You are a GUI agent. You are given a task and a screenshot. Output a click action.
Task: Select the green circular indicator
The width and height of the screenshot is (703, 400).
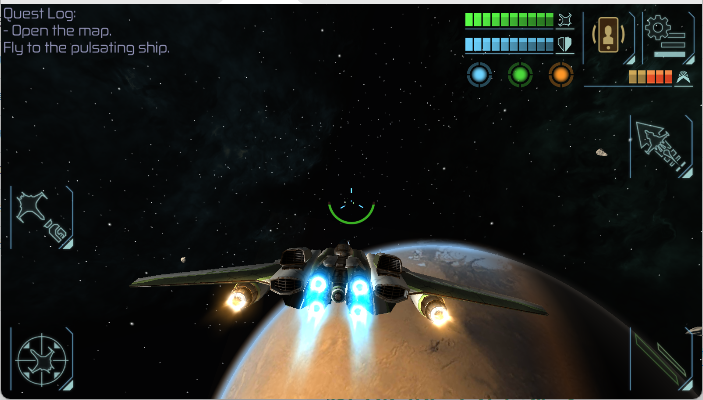(x=520, y=74)
